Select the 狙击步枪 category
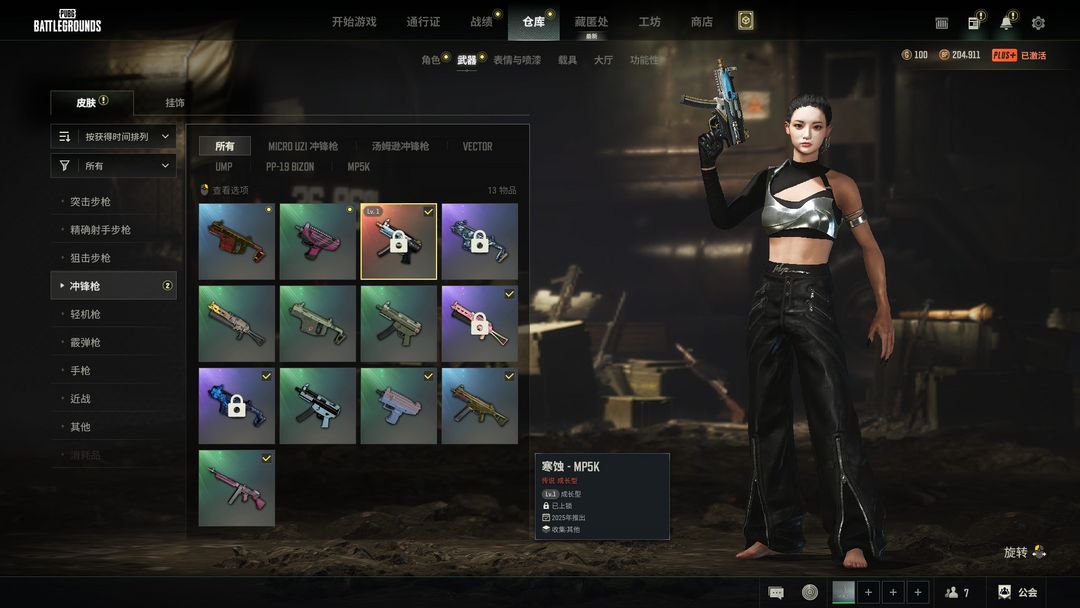Image resolution: width=1080 pixels, height=608 pixels. (90, 258)
